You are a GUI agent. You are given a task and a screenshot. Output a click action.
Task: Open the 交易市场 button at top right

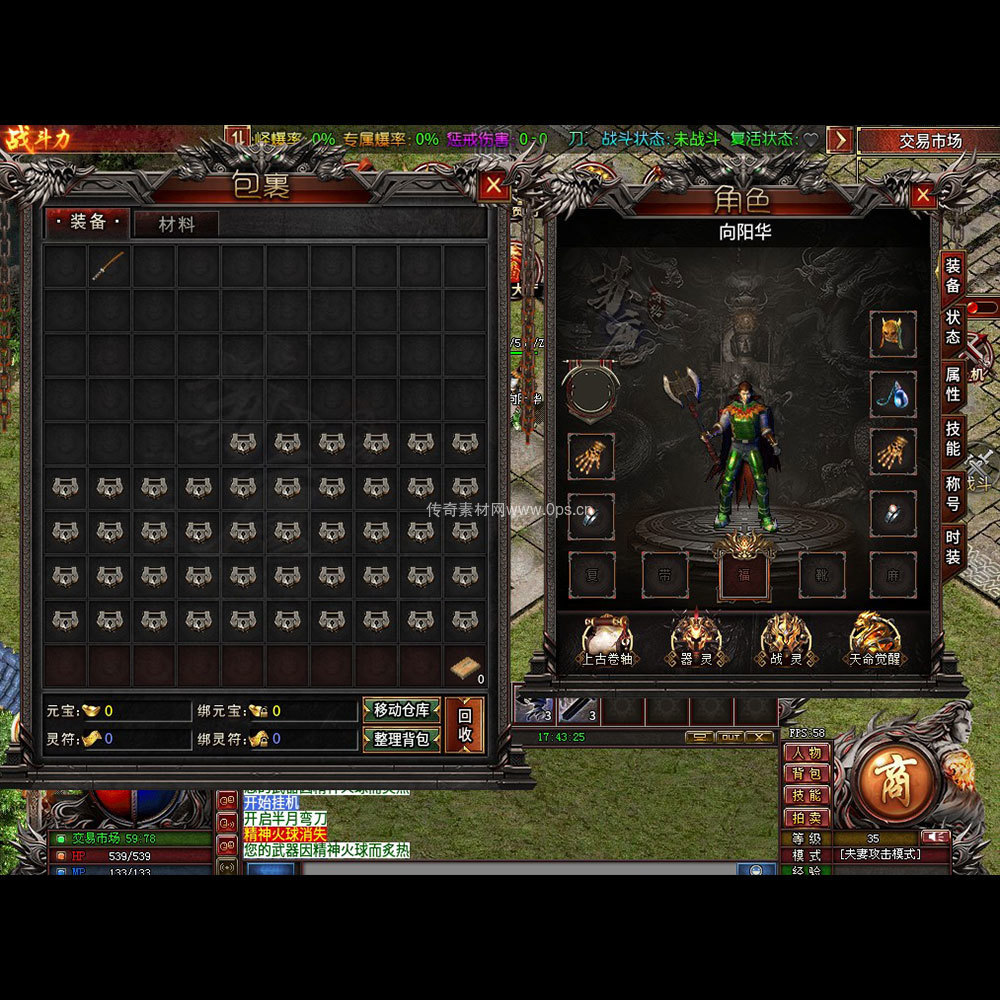[x=929, y=141]
